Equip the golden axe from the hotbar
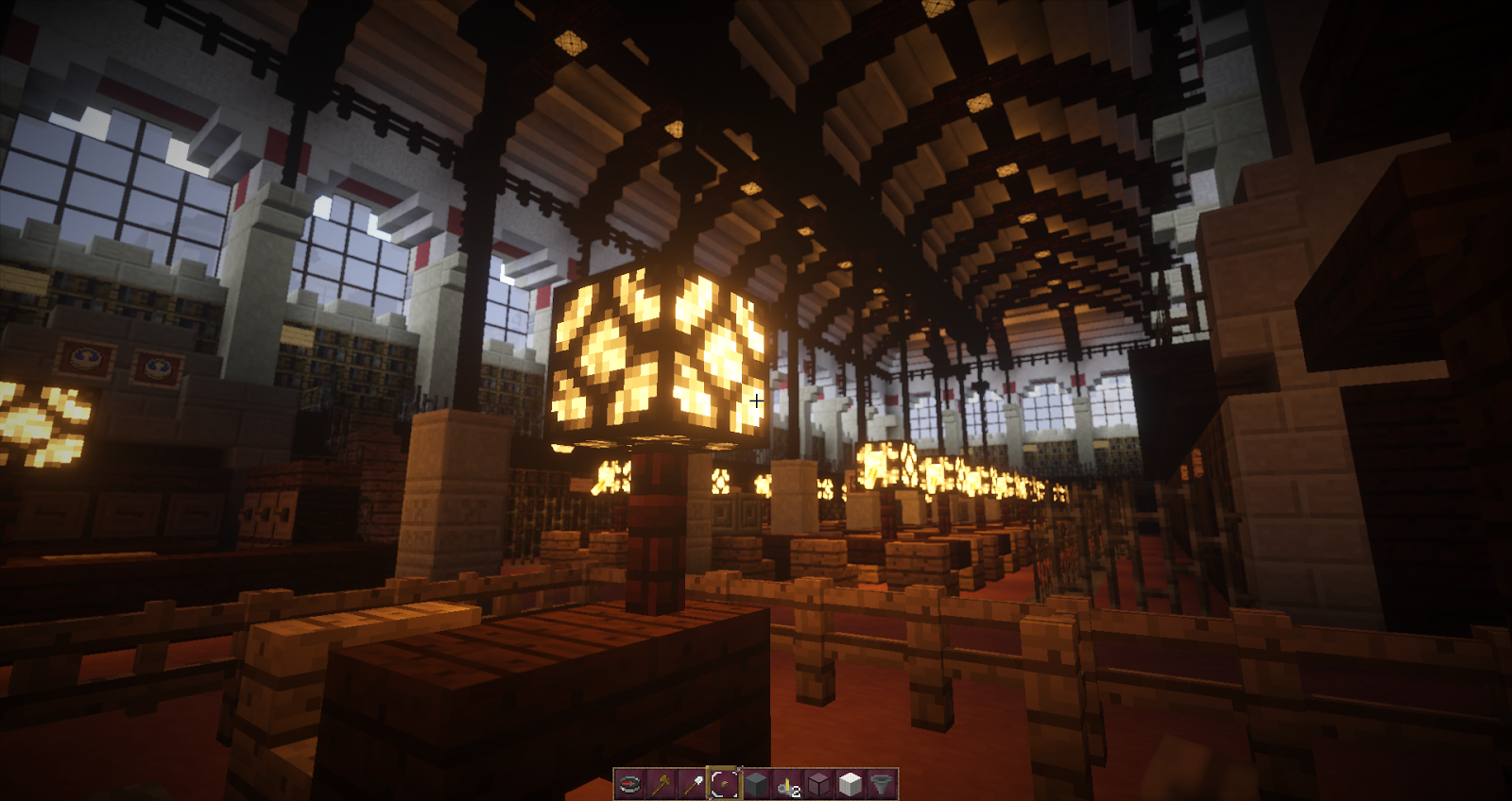Image resolution: width=1512 pixels, height=801 pixels. tap(661, 782)
